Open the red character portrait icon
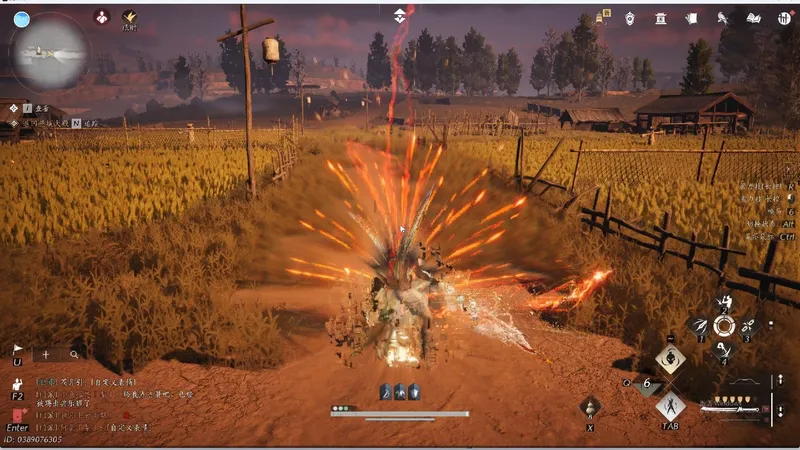800x450 pixels. [102, 17]
